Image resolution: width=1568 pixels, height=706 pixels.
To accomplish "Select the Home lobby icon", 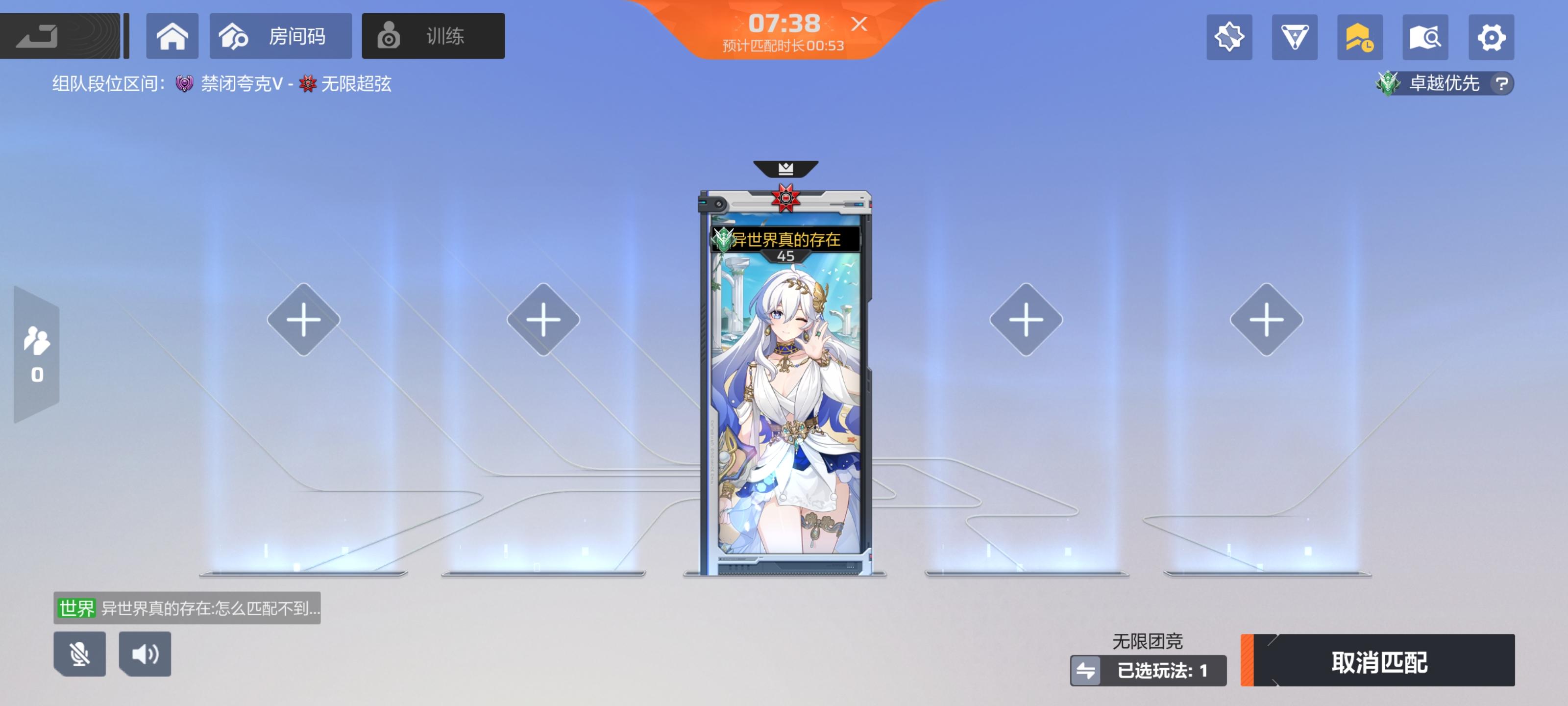I will [173, 36].
